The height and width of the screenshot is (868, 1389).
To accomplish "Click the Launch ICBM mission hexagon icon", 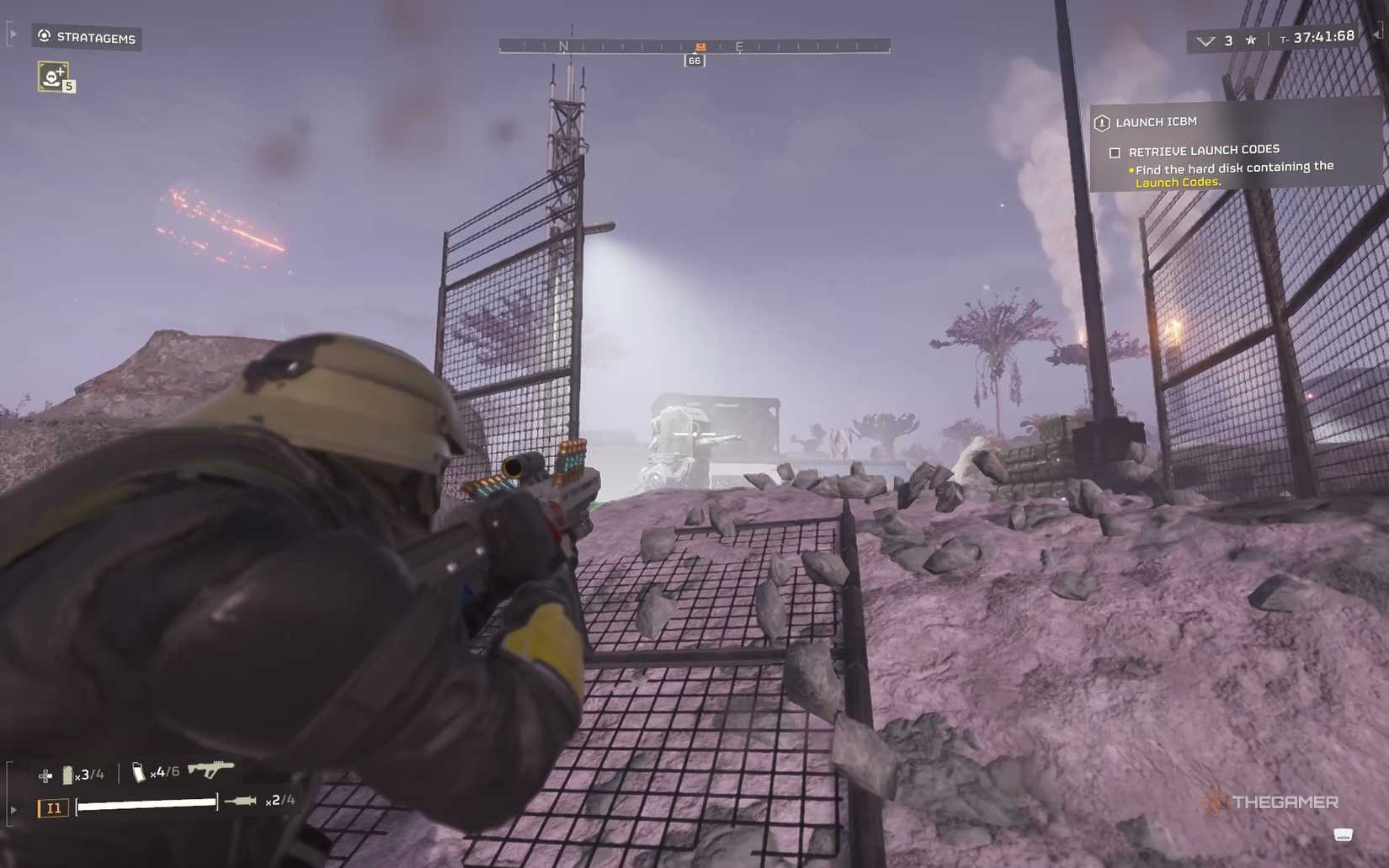I will click(x=1102, y=122).
